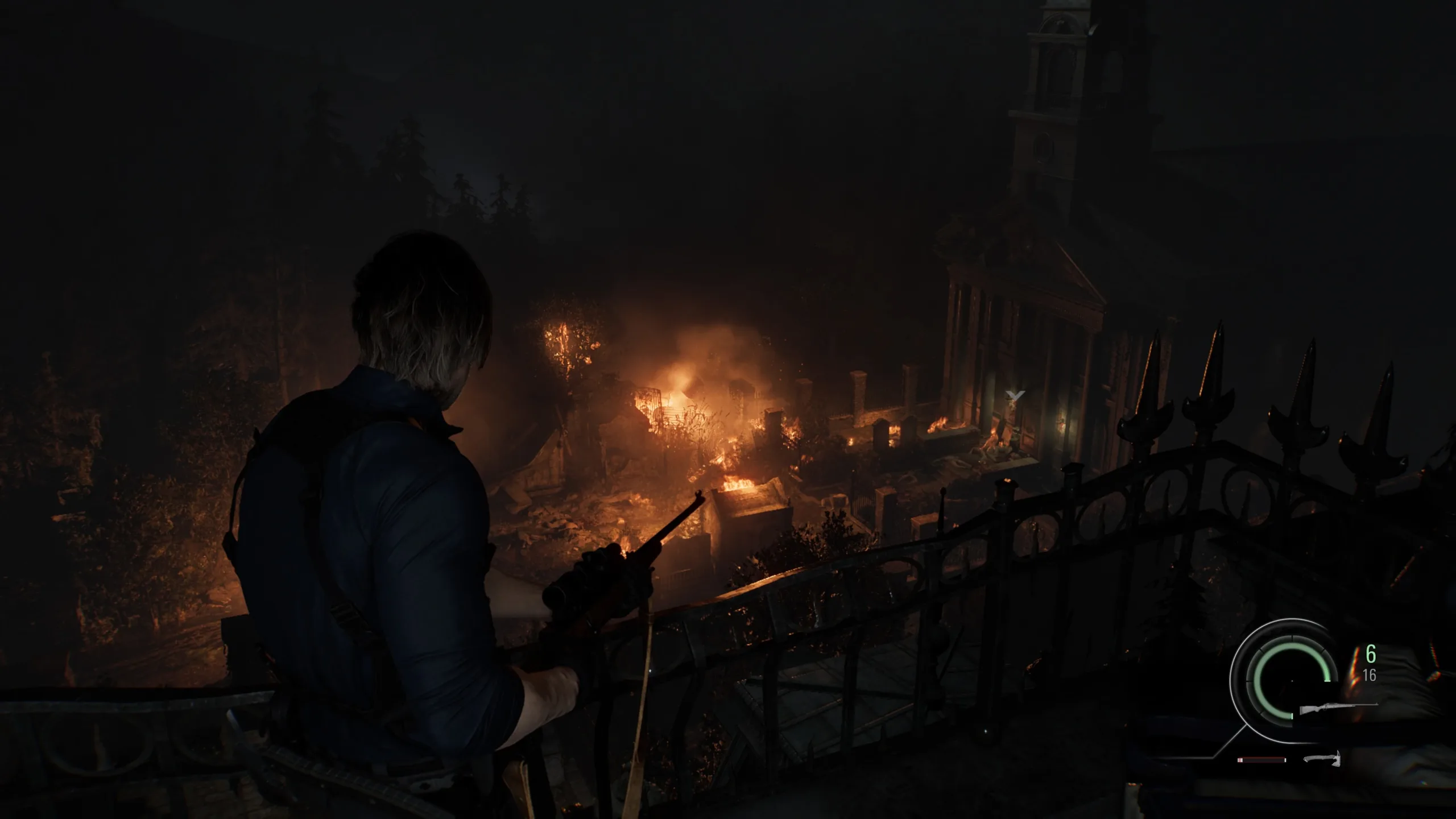Click the small white dot at gauge center
Screen dimensions: 1456x819
point(1292,681)
